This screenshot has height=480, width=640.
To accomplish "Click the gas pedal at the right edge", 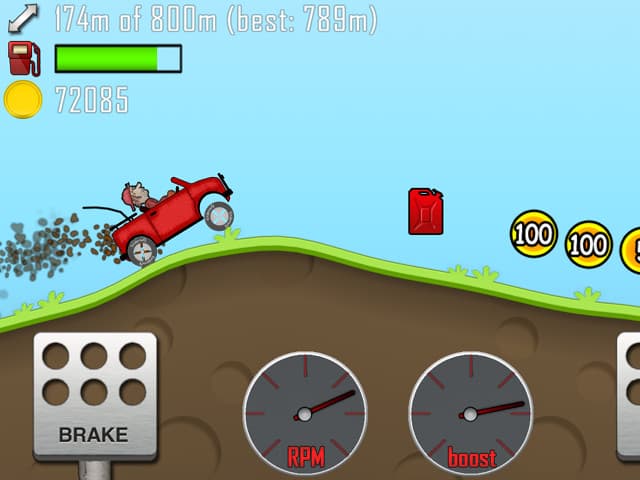I will pos(629,395).
